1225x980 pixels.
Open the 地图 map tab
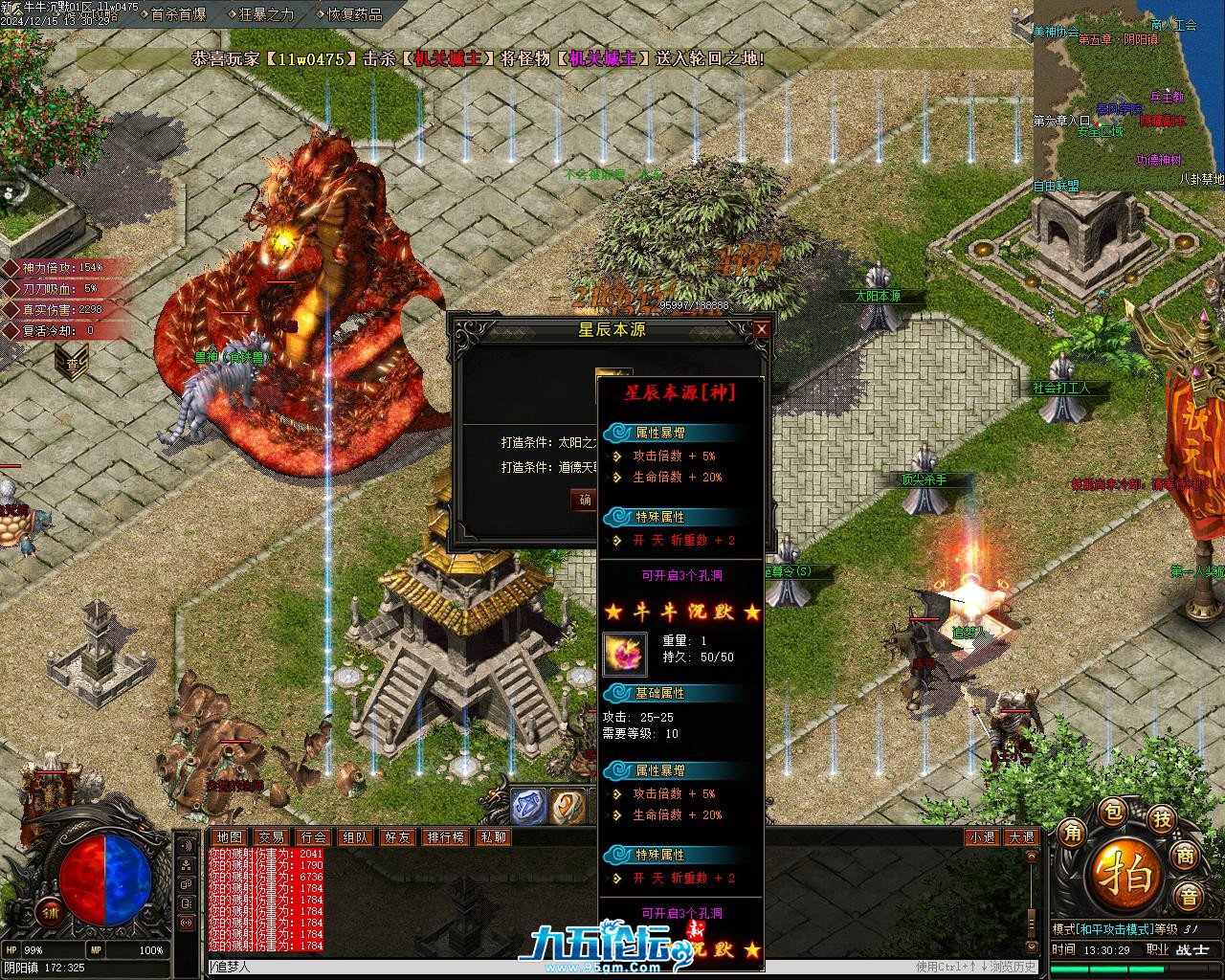point(230,837)
